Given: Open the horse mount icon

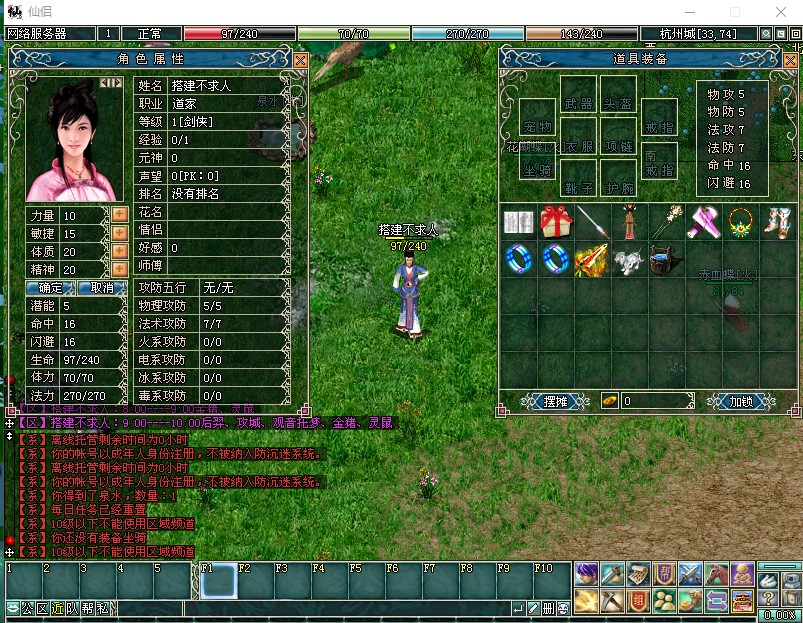Looking at the screenshot, I should [x=716, y=573].
